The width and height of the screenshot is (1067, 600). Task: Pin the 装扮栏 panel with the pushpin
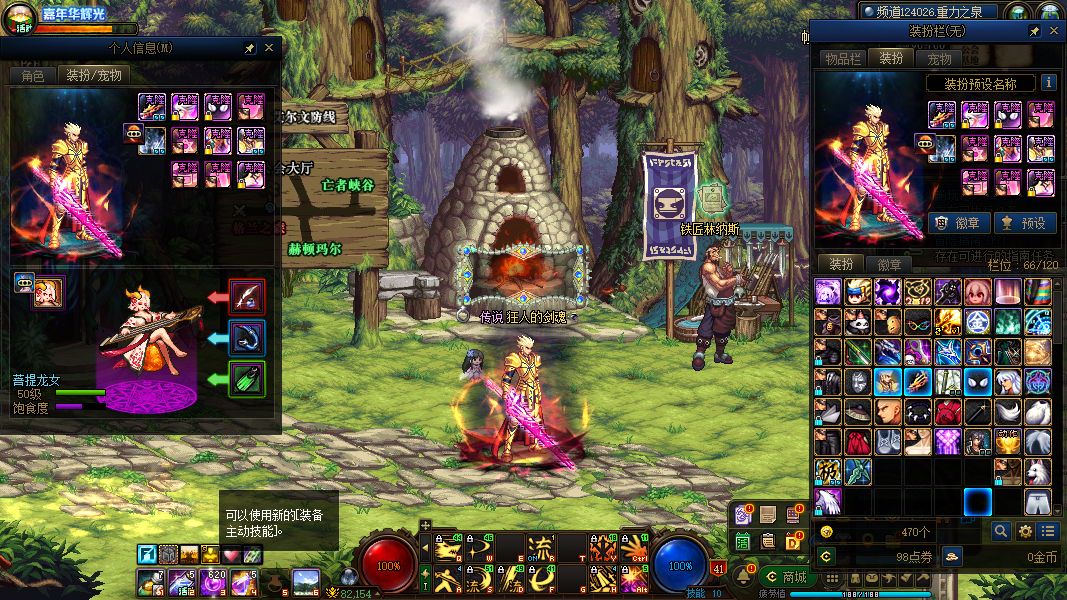[1034, 32]
